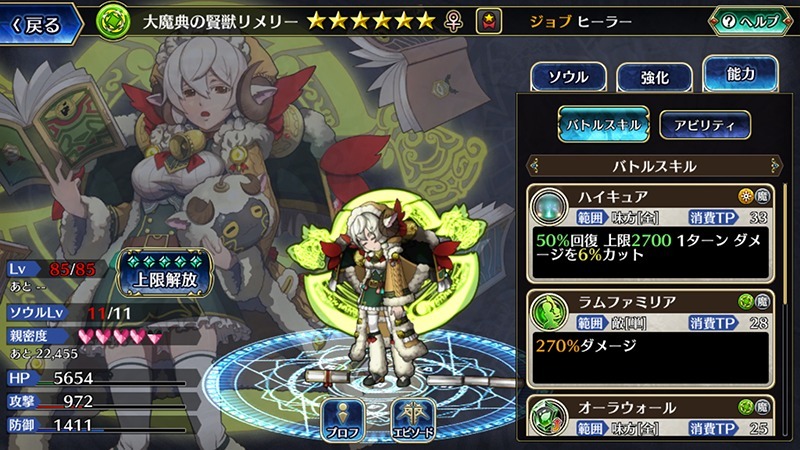
Task: Show the バトルスキル list
Action: tap(604, 124)
